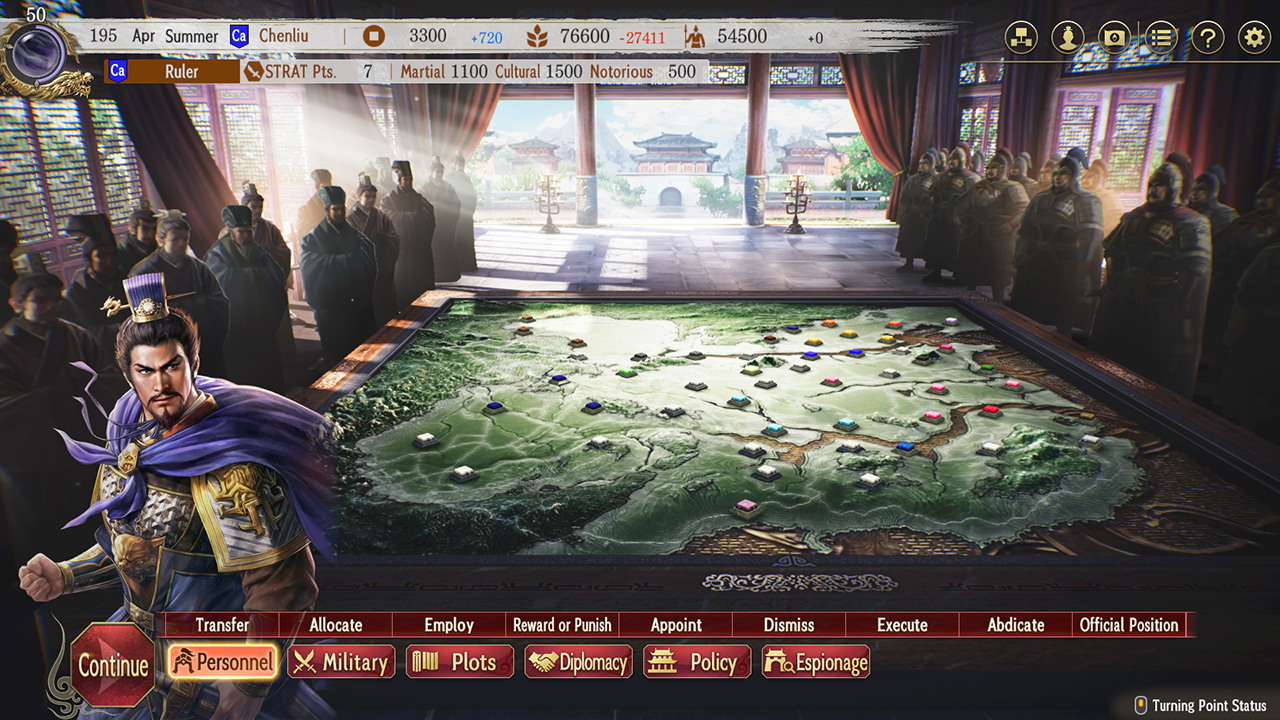Viewport: 1280px width, 720px height.
Task: Select Dismiss from the personnel options
Action: [x=789, y=625]
